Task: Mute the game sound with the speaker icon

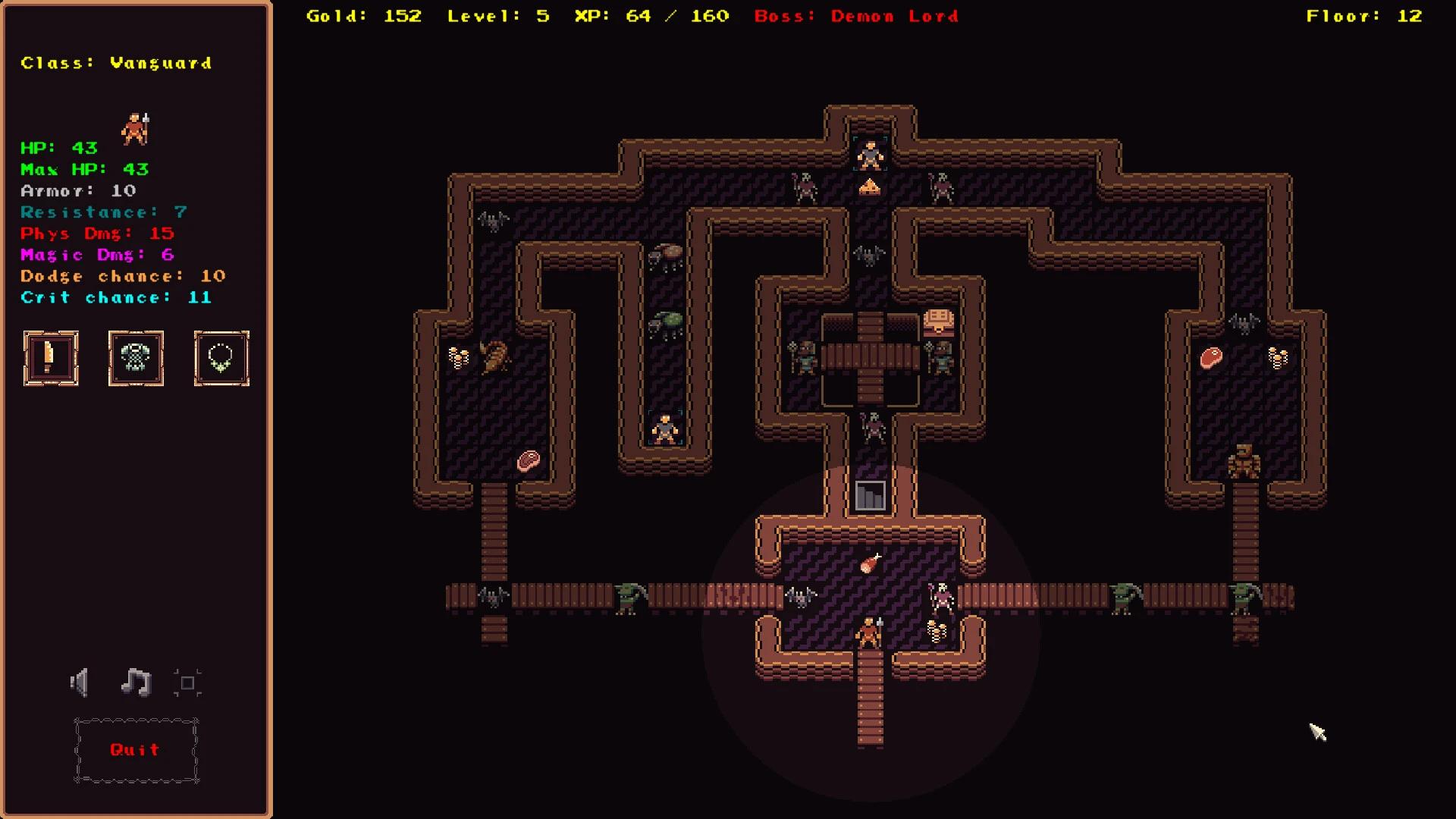Action: click(79, 682)
